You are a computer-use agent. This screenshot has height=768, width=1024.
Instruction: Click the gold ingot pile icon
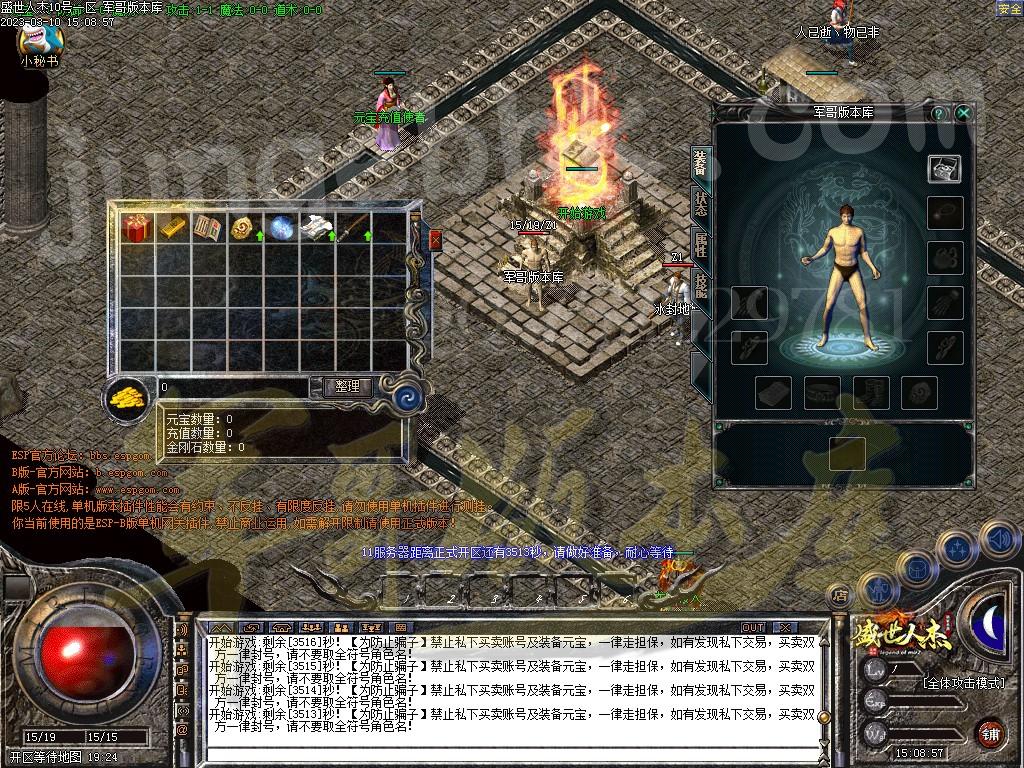[127, 395]
